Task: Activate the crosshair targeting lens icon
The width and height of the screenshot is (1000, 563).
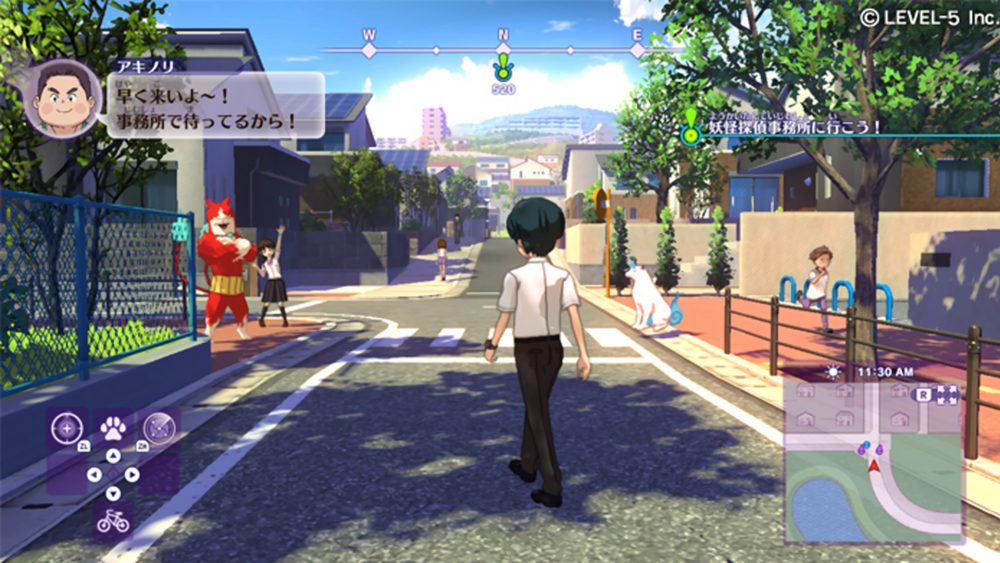Action: point(65,428)
